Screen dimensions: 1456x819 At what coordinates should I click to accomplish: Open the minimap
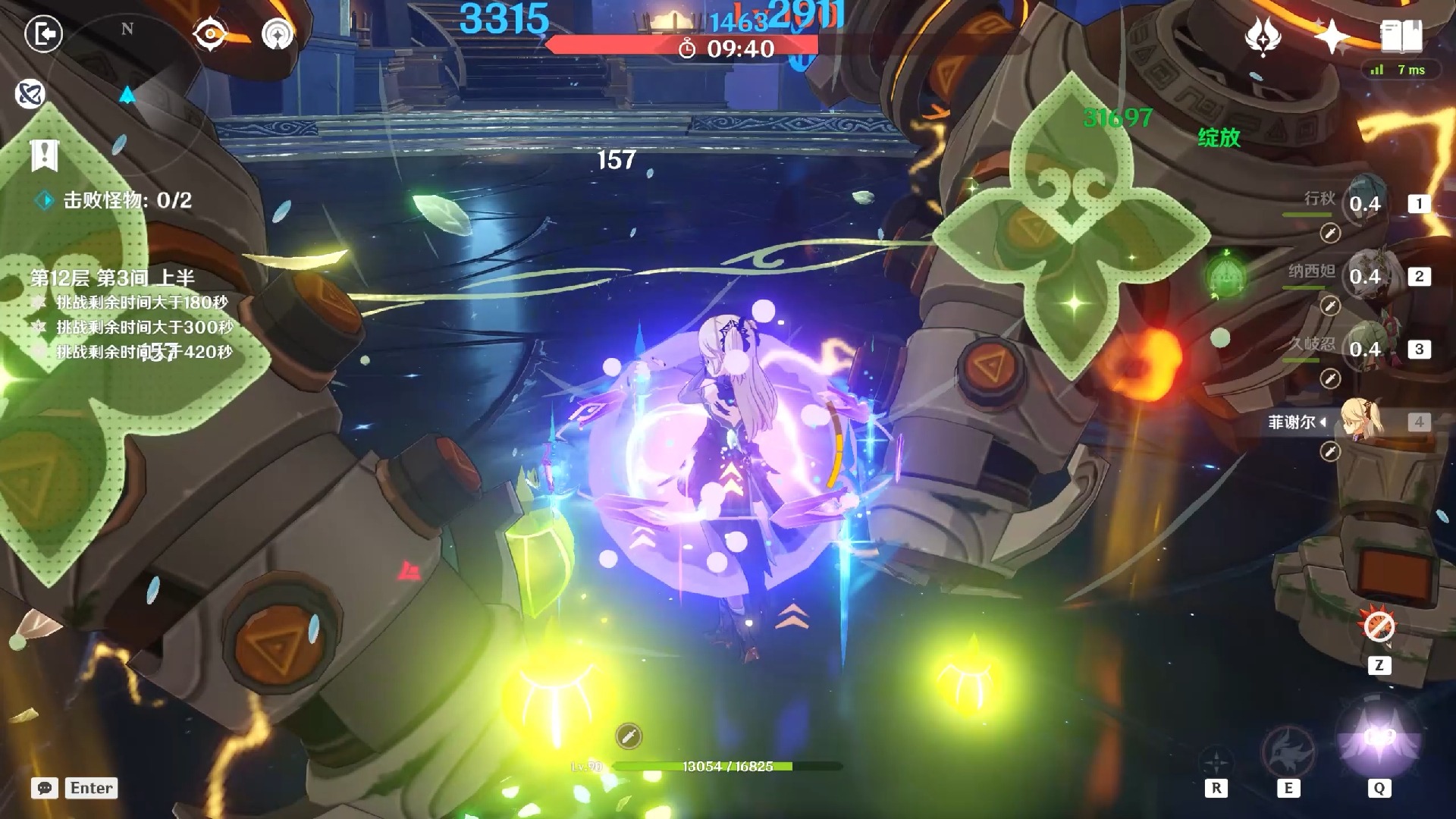click(127, 83)
